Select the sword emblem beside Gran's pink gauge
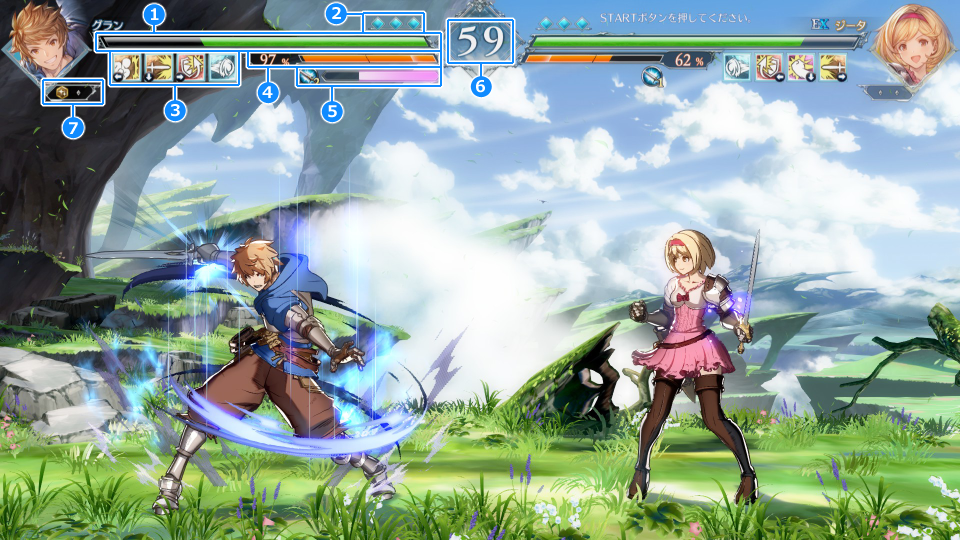The height and width of the screenshot is (540, 960). pyautogui.click(x=308, y=76)
